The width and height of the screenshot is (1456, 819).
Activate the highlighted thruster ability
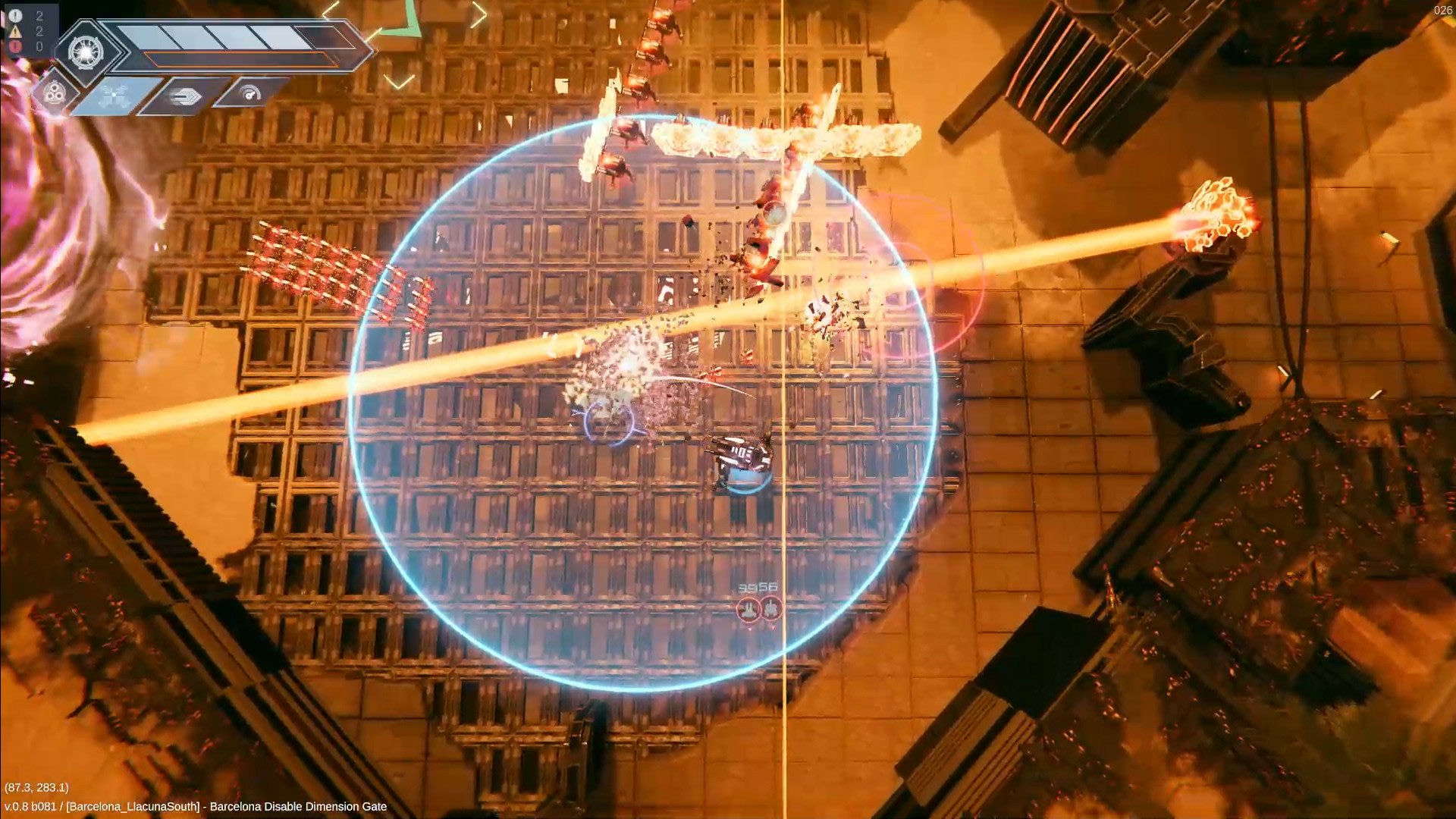(x=114, y=95)
